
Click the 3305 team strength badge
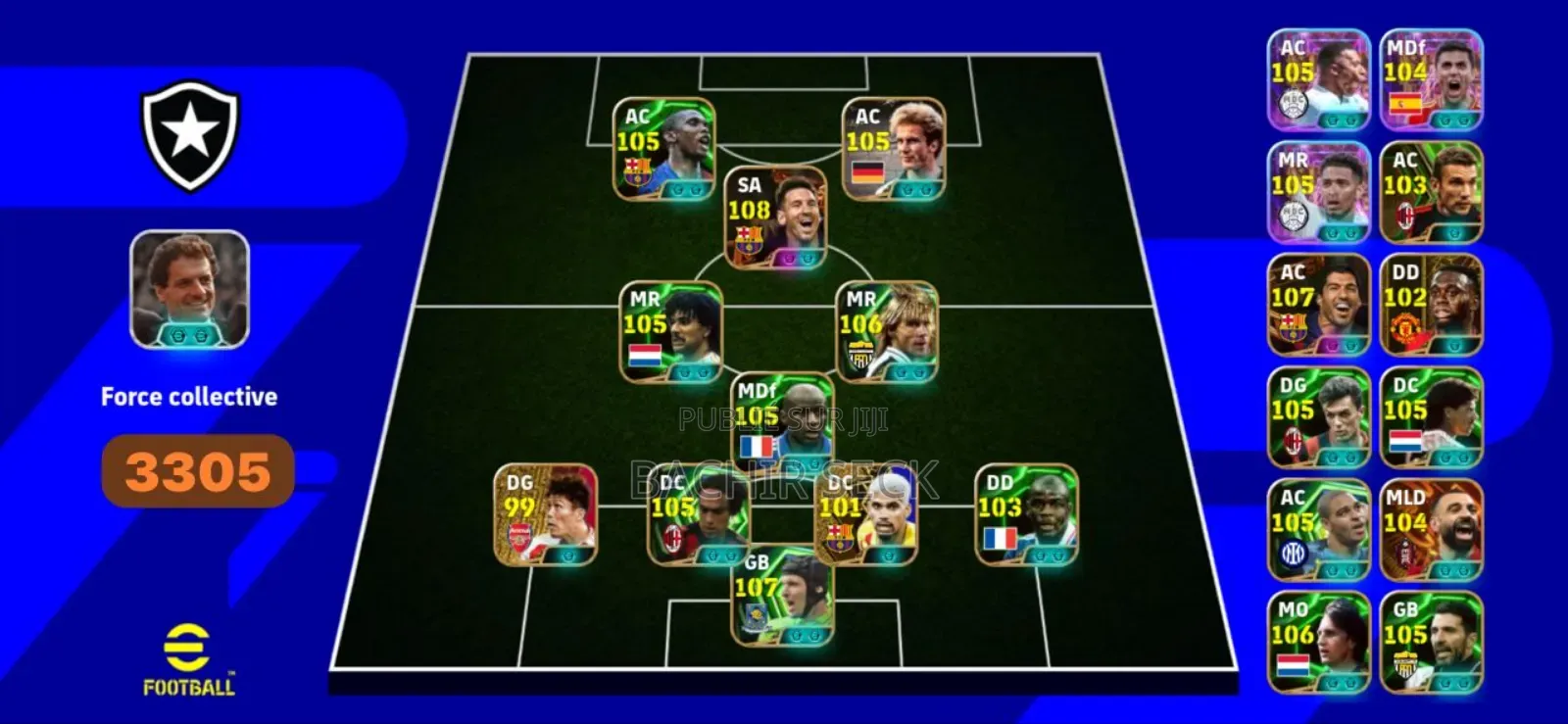(x=196, y=470)
